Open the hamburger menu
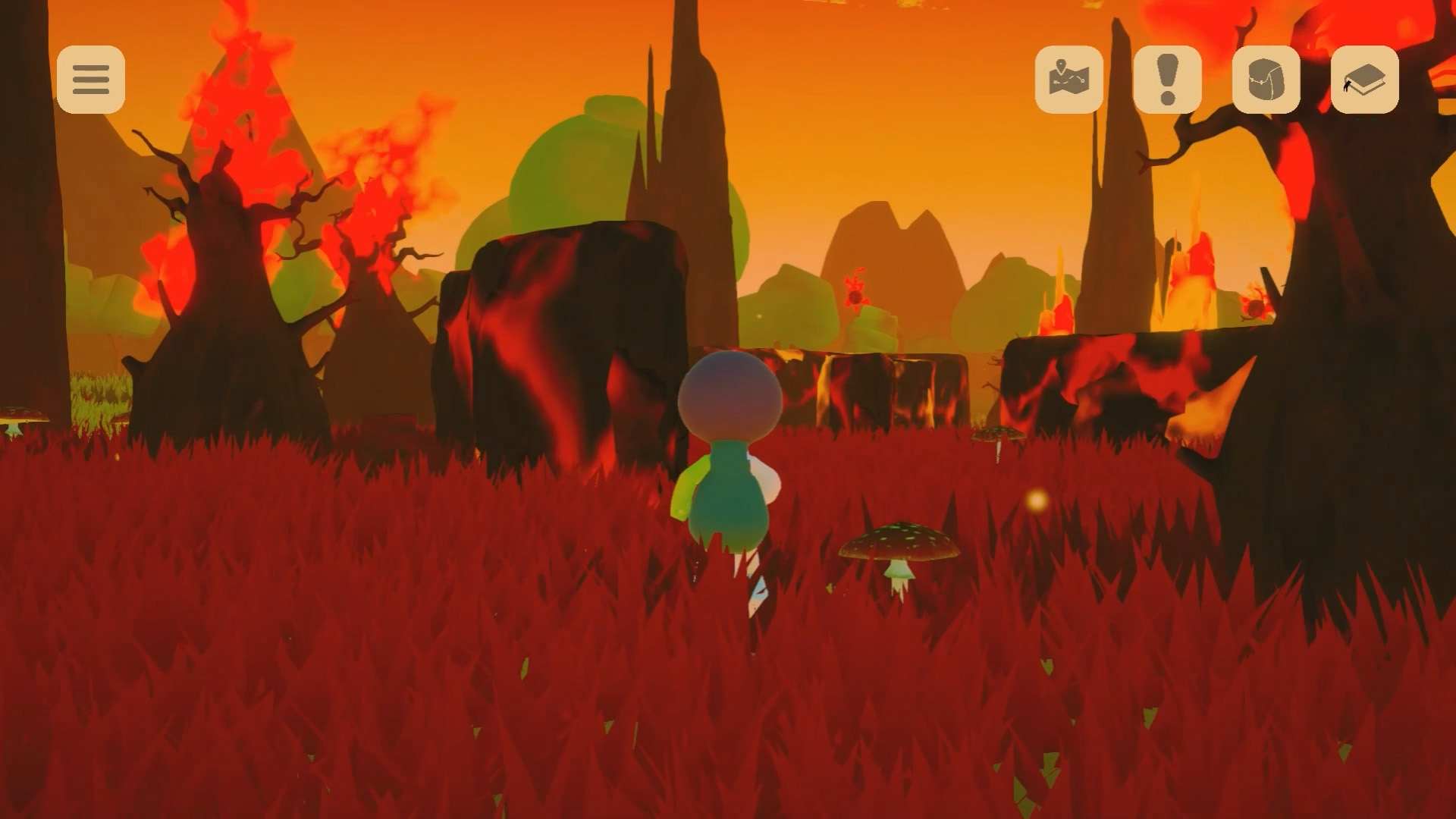Image resolution: width=1456 pixels, height=819 pixels. coord(91,80)
